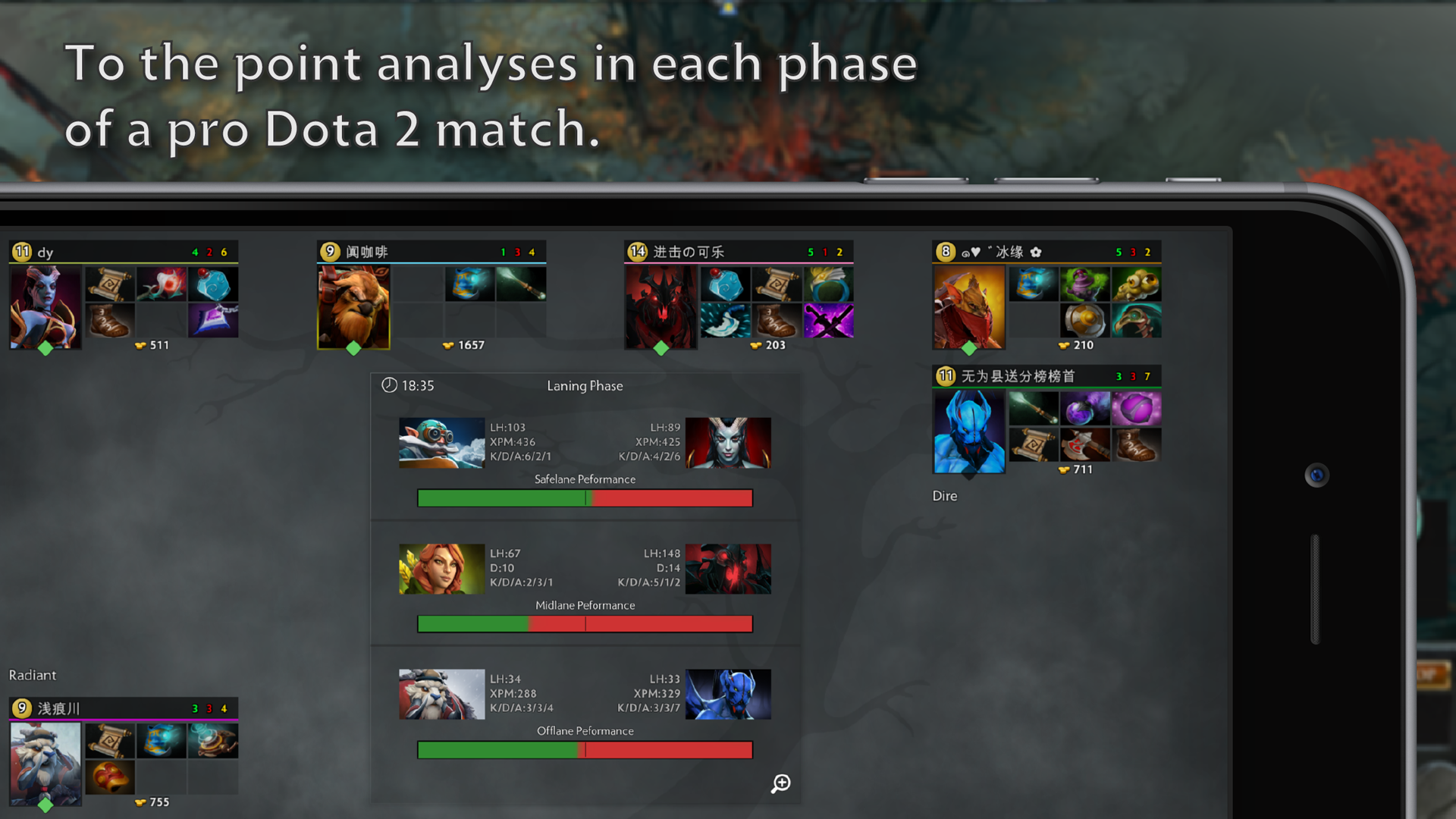
Task: Switch to the Radiant team view
Action: pos(33,675)
